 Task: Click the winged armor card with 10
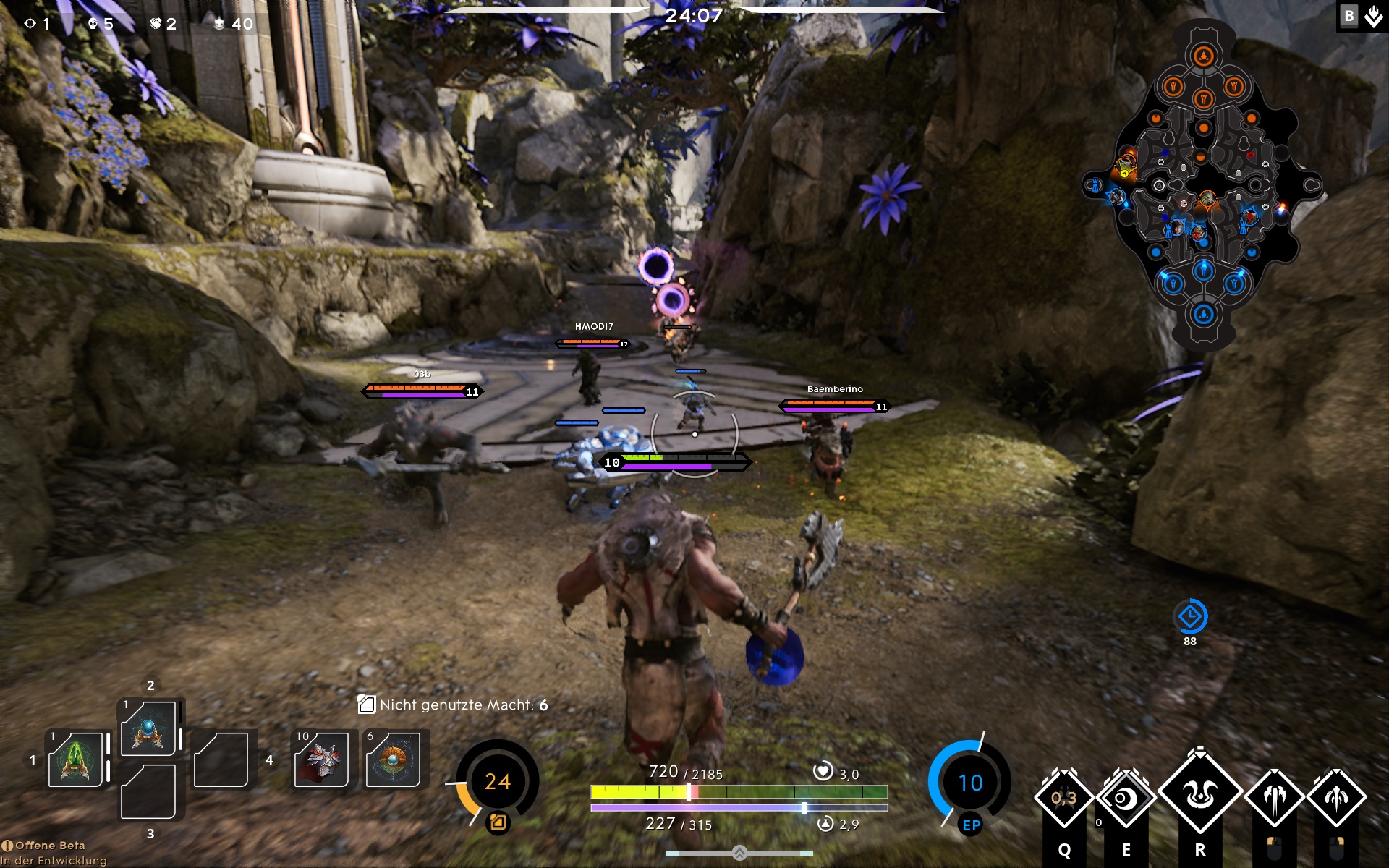(x=321, y=759)
